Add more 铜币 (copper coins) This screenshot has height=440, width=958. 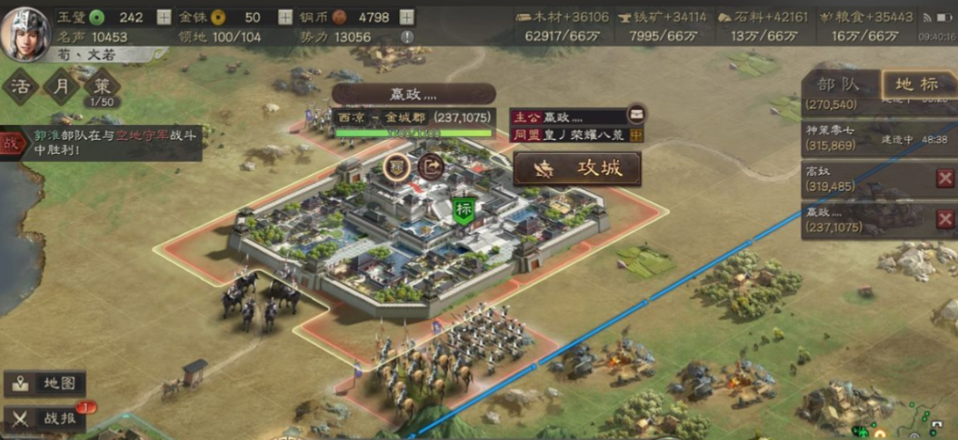pos(405,17)
